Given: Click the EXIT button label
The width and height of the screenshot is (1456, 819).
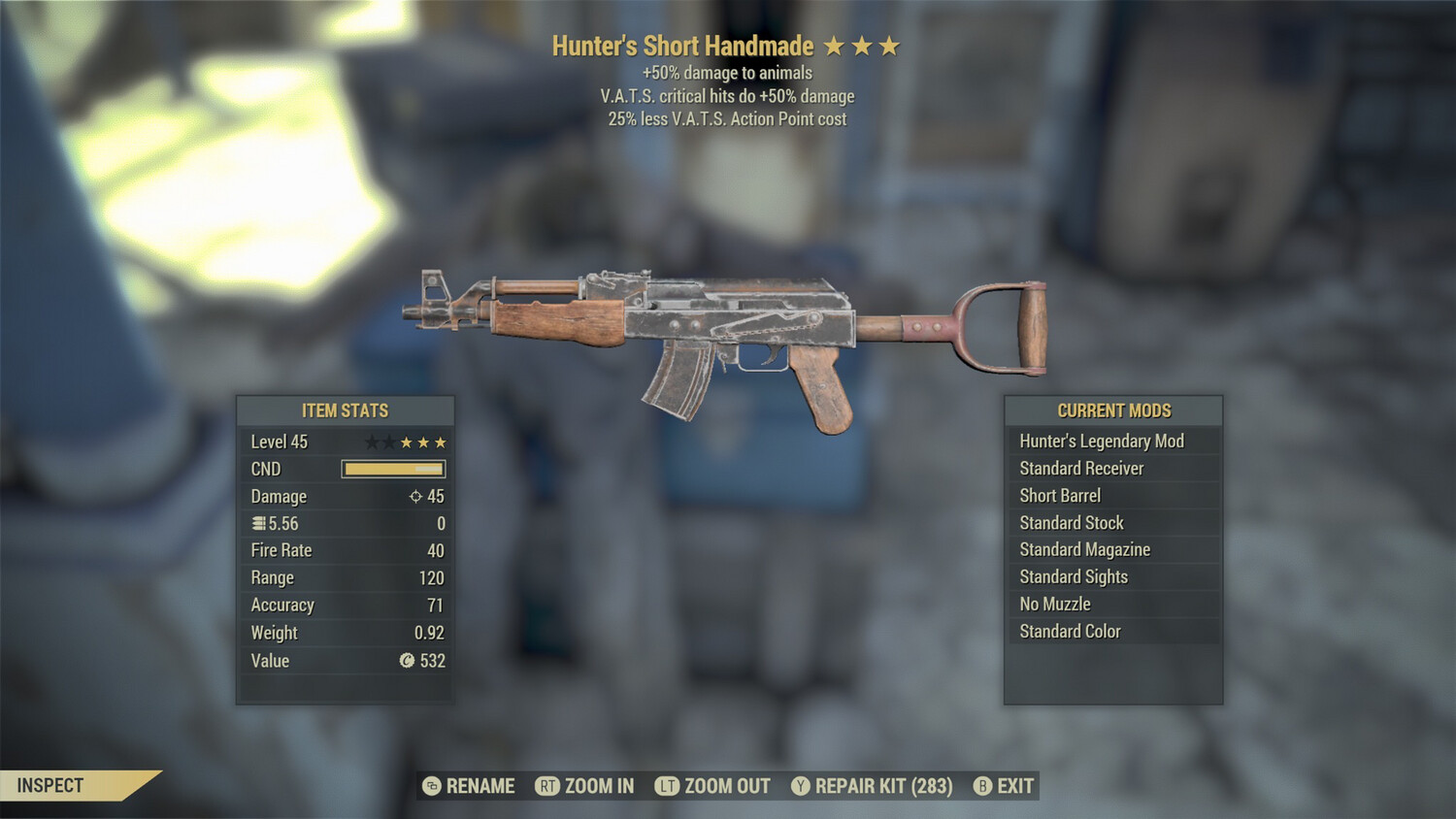Looking at the screenshot, I should (x=1014, y=786).
